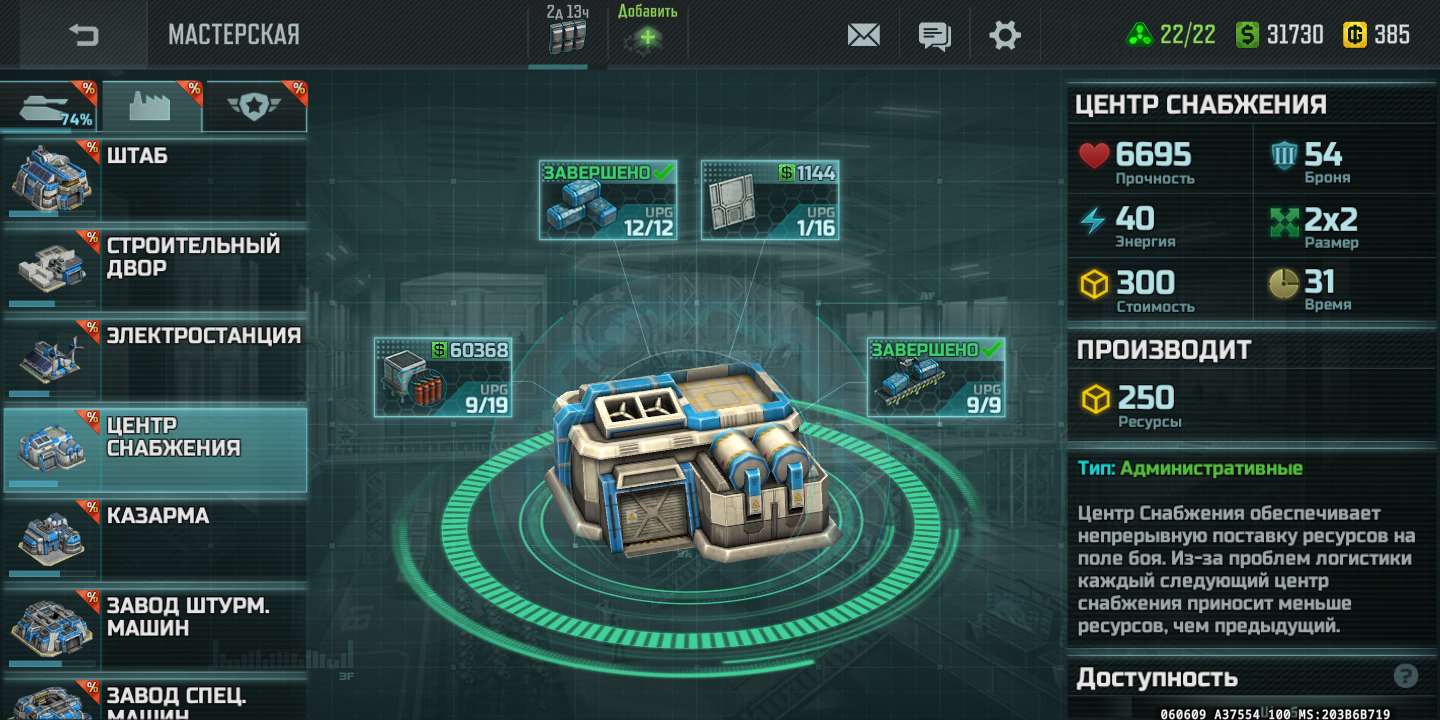Open the mail envelope icon
The width and height of the screenshot is (1440, 720).
(x=863, y=35)
